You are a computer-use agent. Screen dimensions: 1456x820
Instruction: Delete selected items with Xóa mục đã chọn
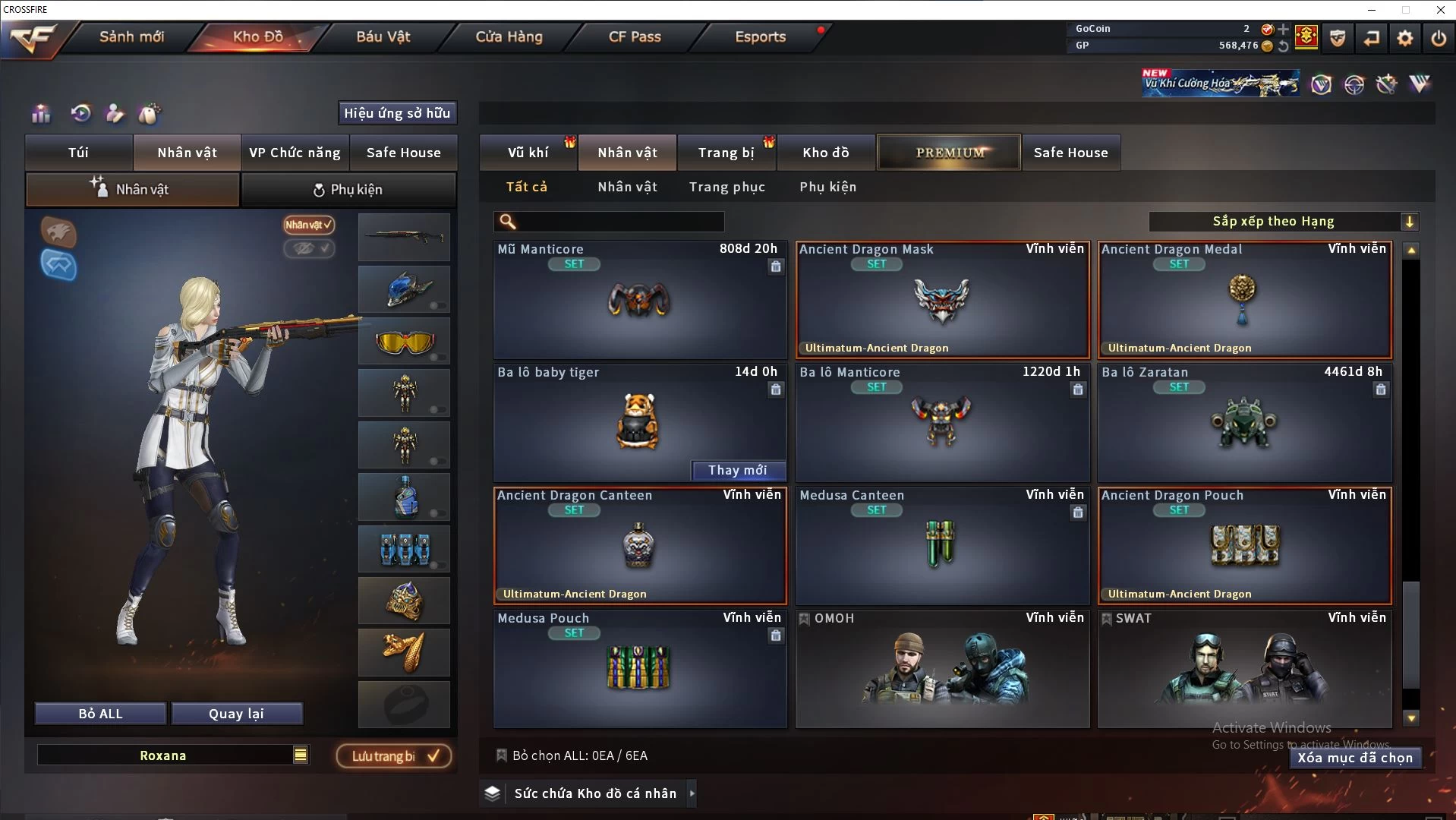click(1354, 758)
